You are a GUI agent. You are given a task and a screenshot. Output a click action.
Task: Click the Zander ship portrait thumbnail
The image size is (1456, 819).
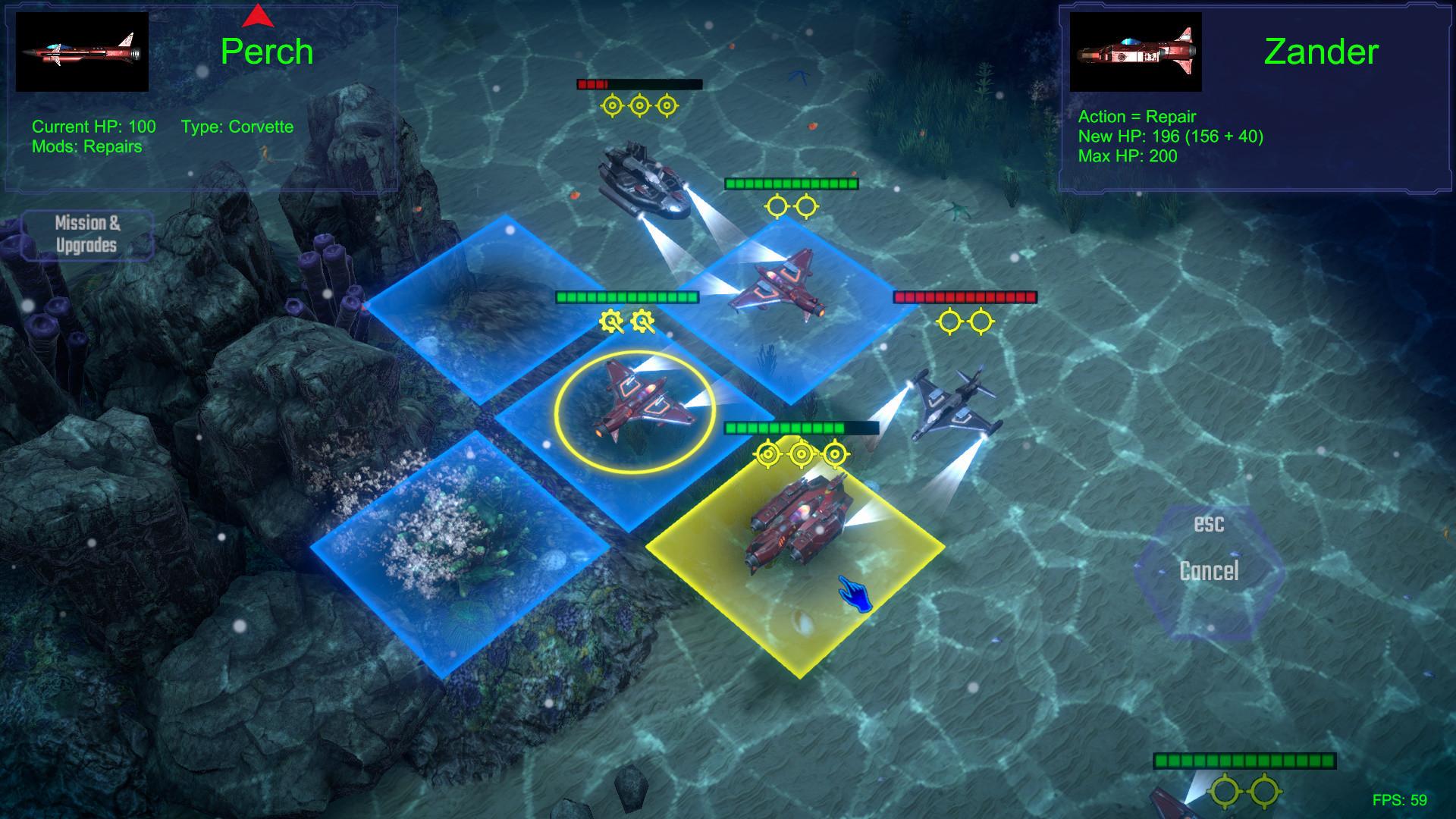(x=1137, y=53)
